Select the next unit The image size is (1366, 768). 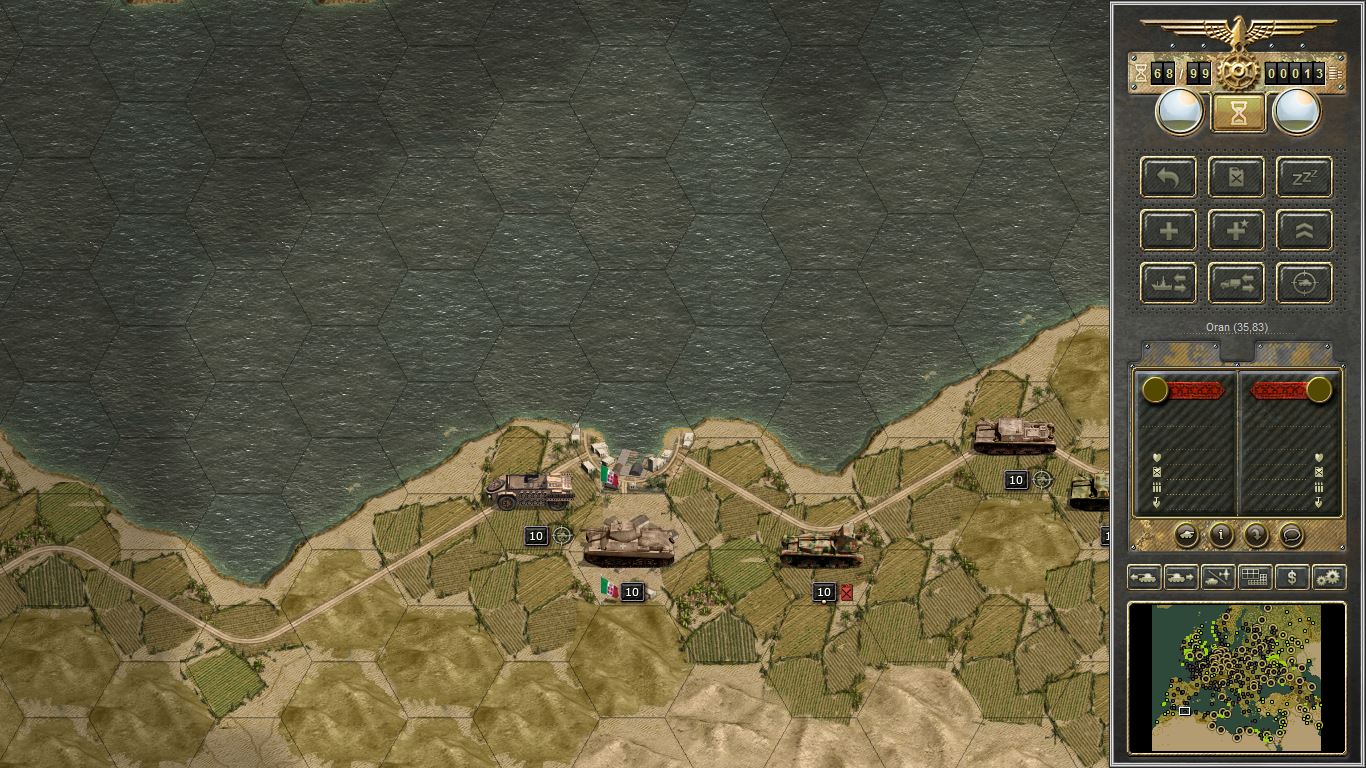pos(1180,577)
